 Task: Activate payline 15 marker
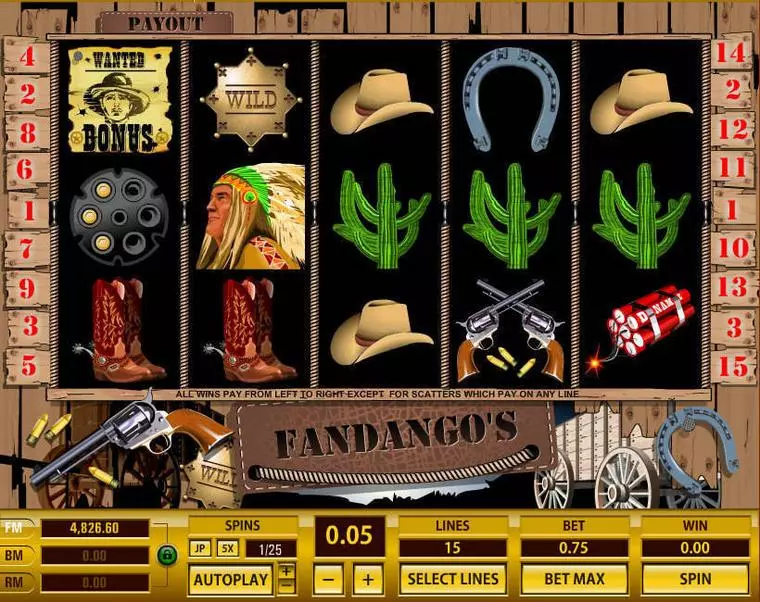click(733, 366)
